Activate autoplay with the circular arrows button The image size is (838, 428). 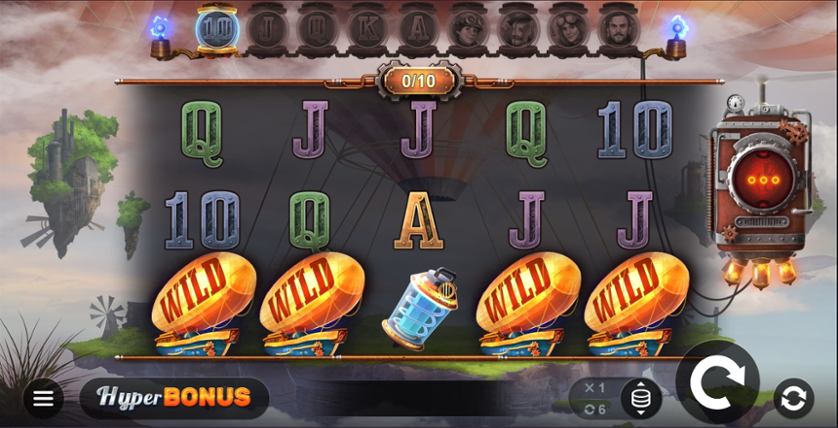pyautogui.click(x=792, y=398)
